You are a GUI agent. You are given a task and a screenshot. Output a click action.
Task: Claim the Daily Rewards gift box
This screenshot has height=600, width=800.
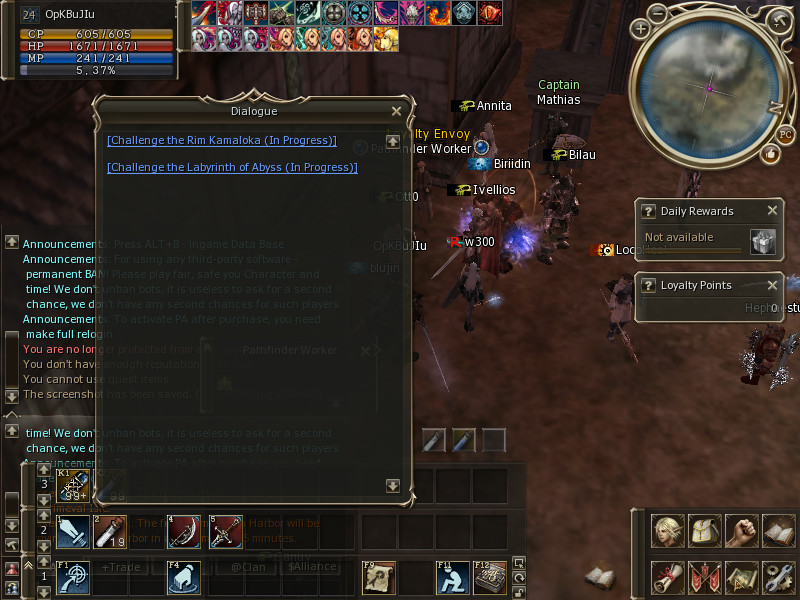click(x=763, y=242)
